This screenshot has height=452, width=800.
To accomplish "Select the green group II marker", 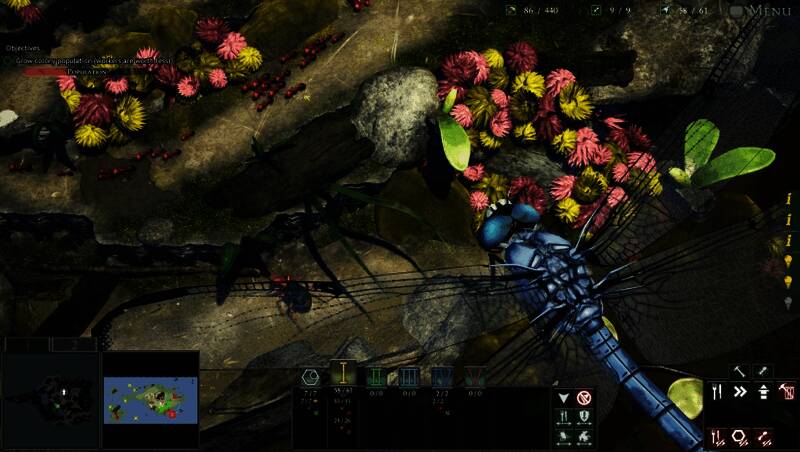I will (377, 376).
